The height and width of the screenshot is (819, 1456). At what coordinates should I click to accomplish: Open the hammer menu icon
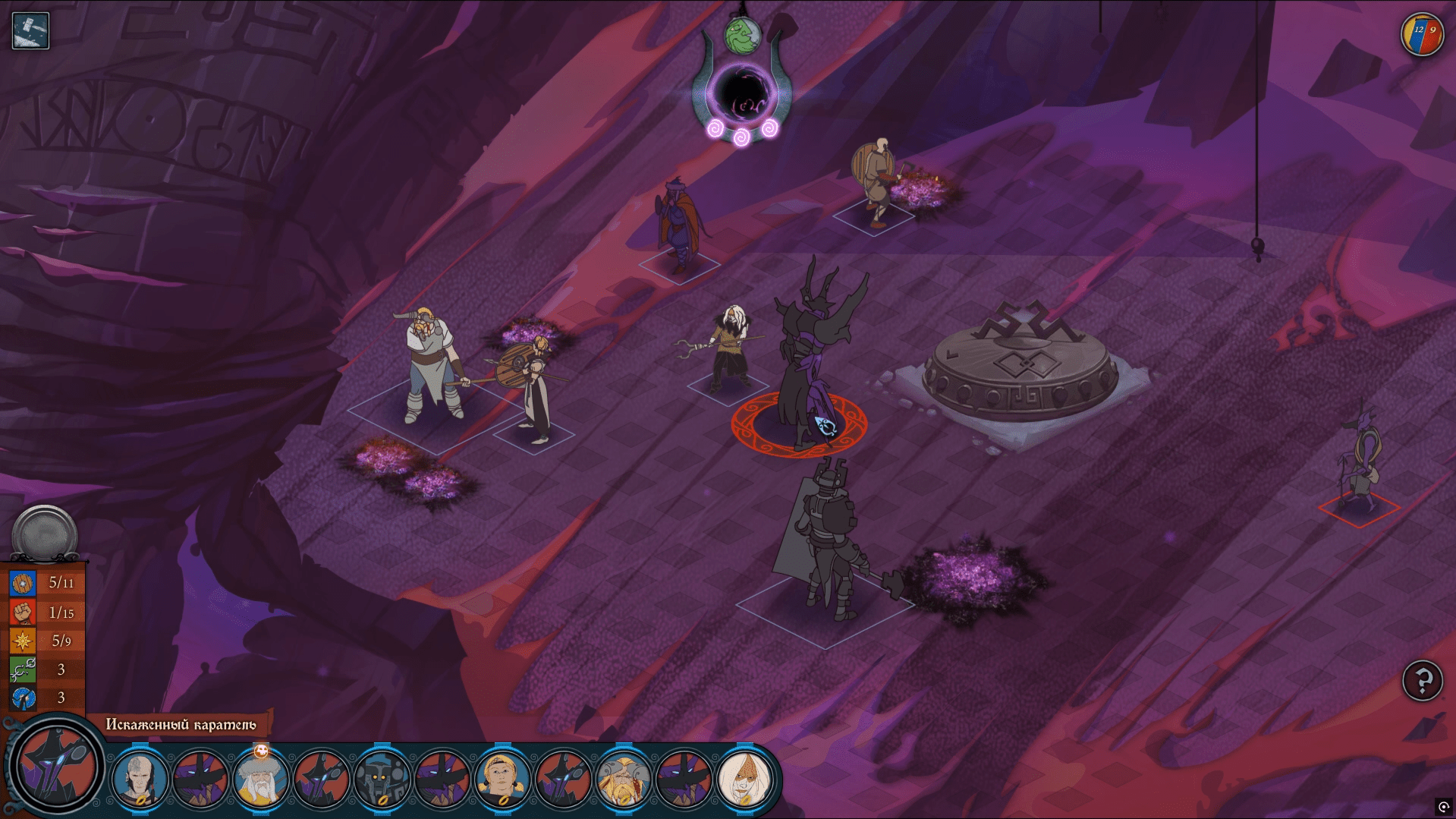31,31
